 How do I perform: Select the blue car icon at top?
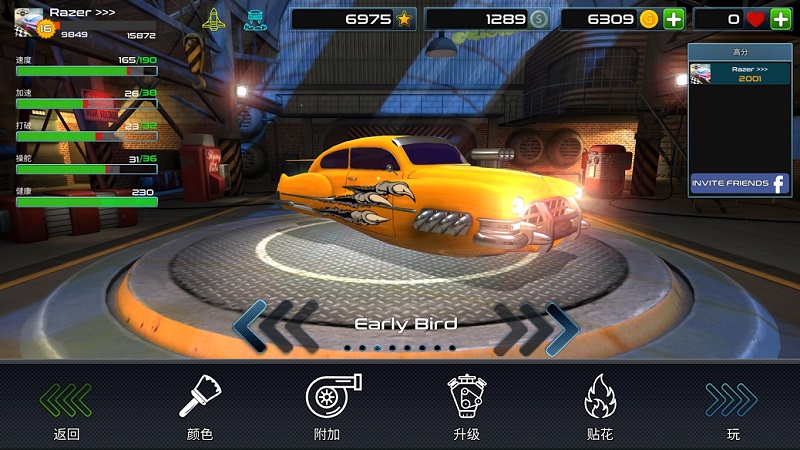pos(254,19)
